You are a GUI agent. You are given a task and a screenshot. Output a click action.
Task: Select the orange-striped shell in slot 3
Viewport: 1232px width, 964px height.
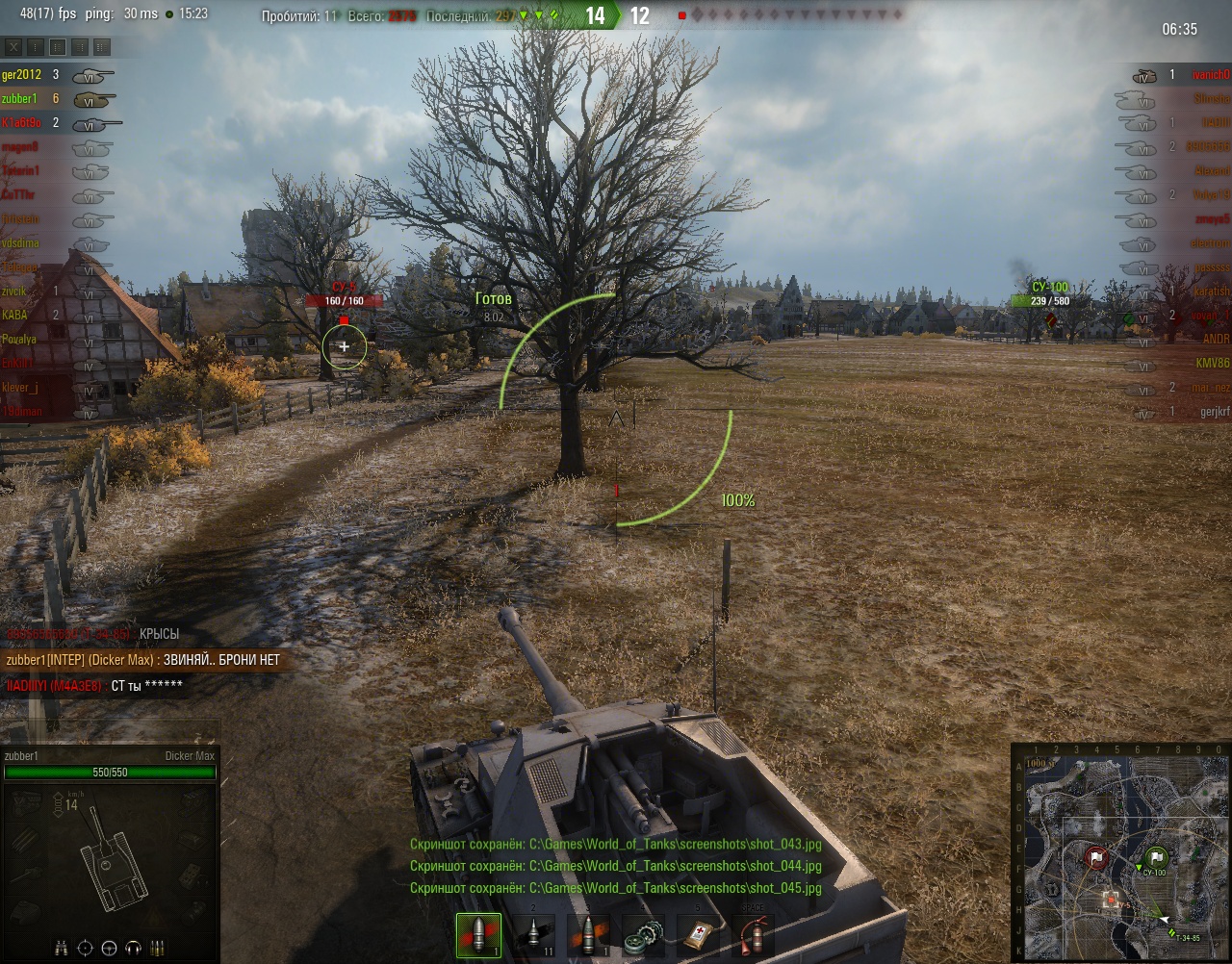[x=587, y=935]
